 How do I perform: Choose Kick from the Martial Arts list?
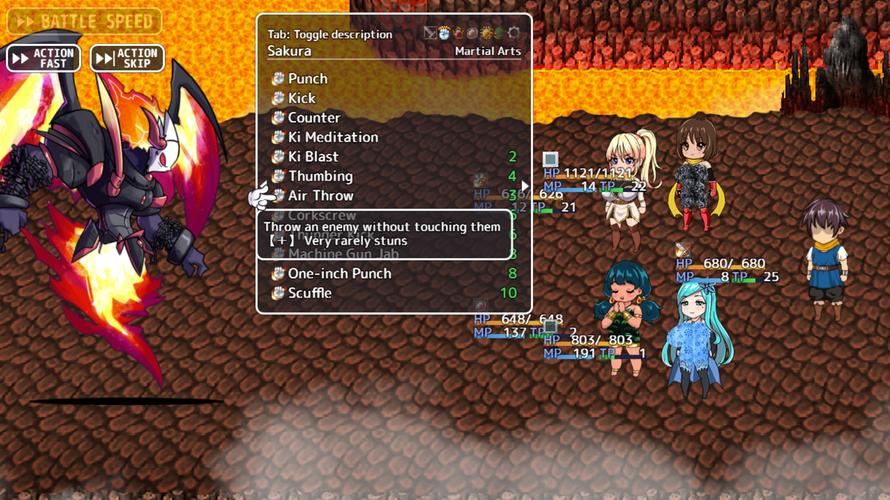pos(301,98)
